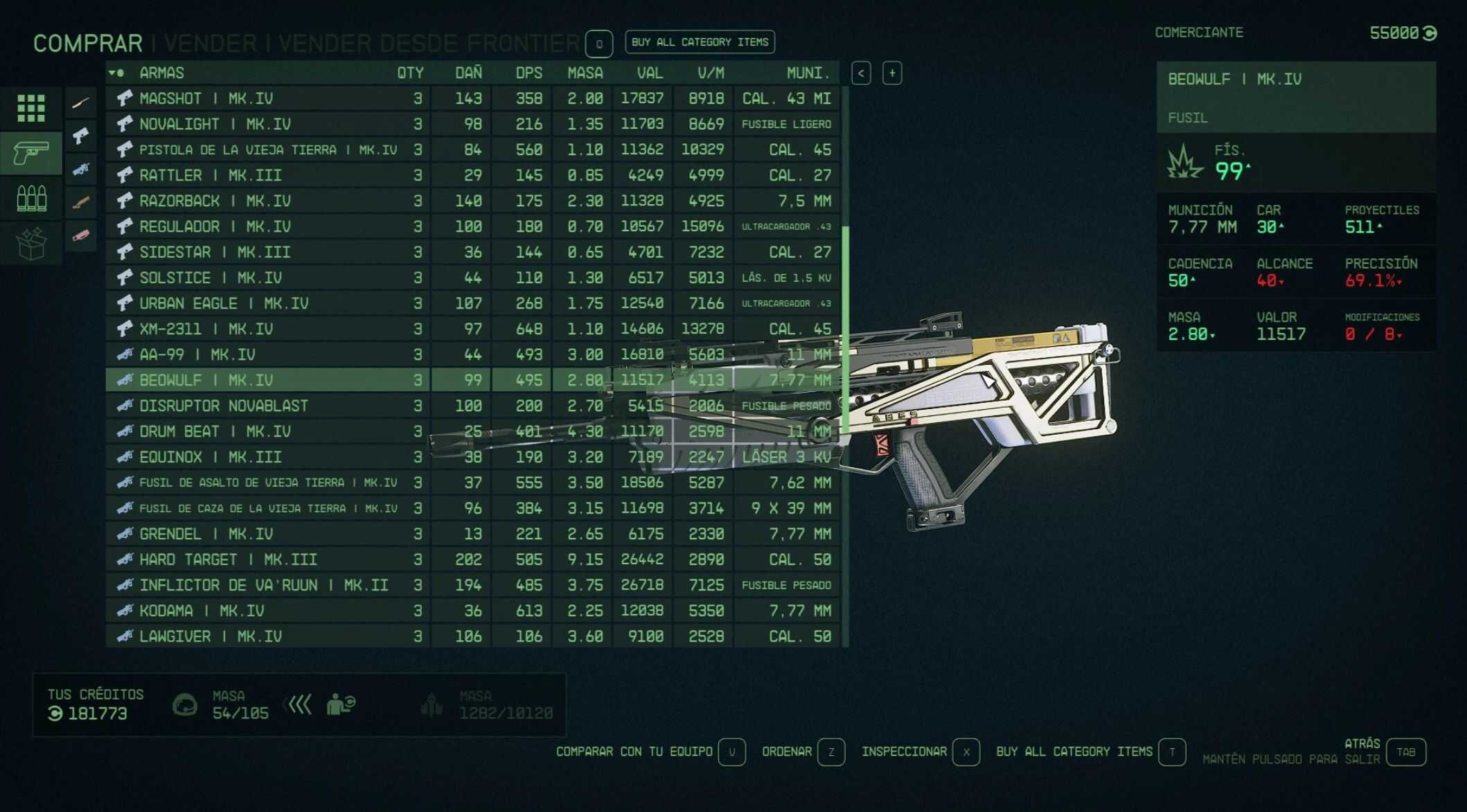Open the all-items grid category

31,108
